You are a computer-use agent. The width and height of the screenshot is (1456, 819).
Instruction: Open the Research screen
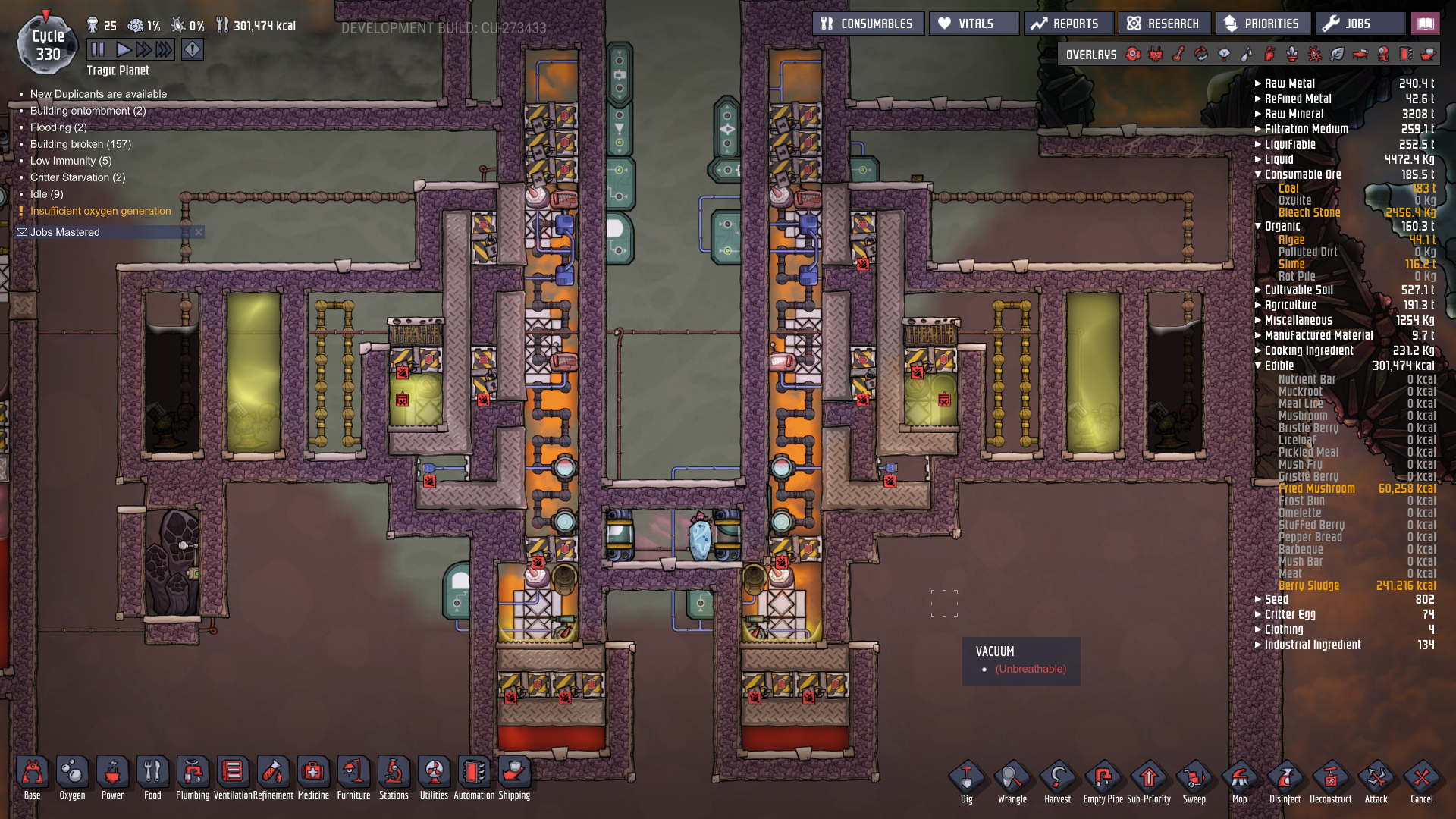pyautogui.click(x=1164, y=23)
